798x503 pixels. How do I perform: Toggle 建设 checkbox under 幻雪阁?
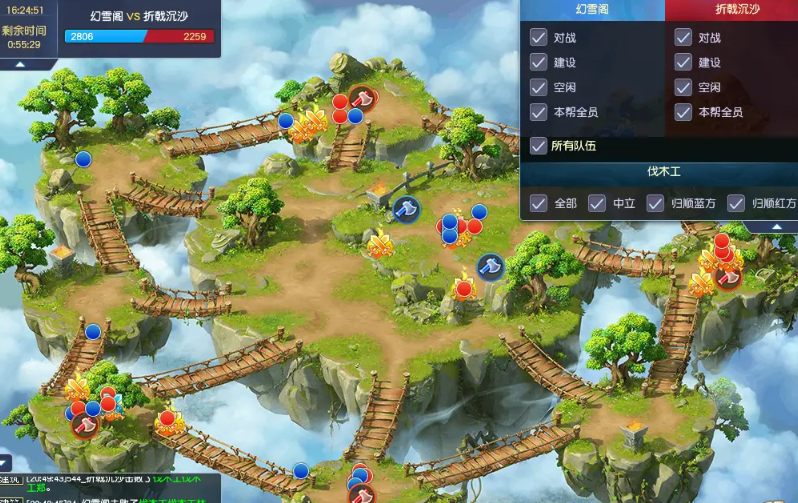(538, 62)
